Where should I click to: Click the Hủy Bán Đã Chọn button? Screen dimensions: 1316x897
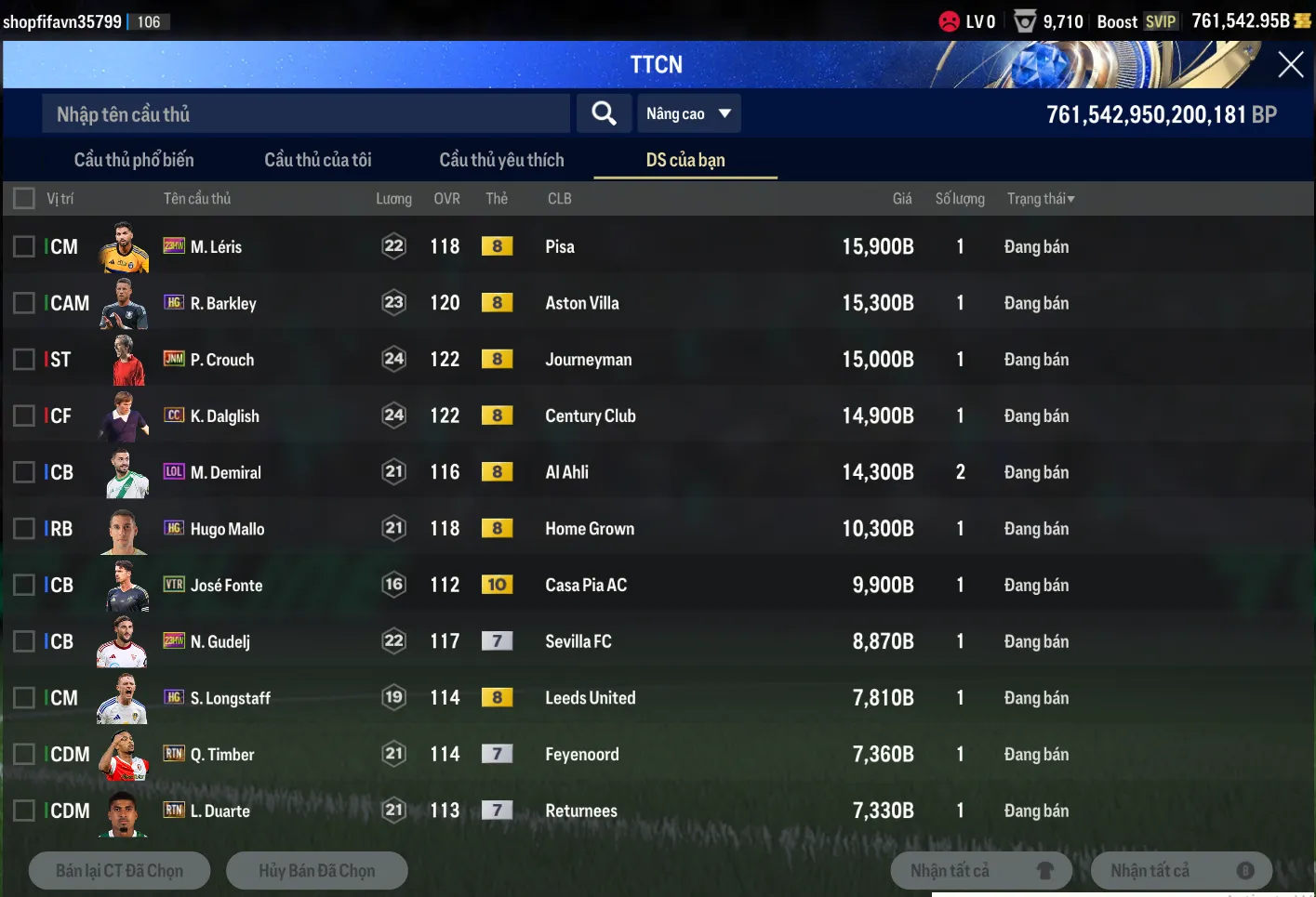click(316, 871)
